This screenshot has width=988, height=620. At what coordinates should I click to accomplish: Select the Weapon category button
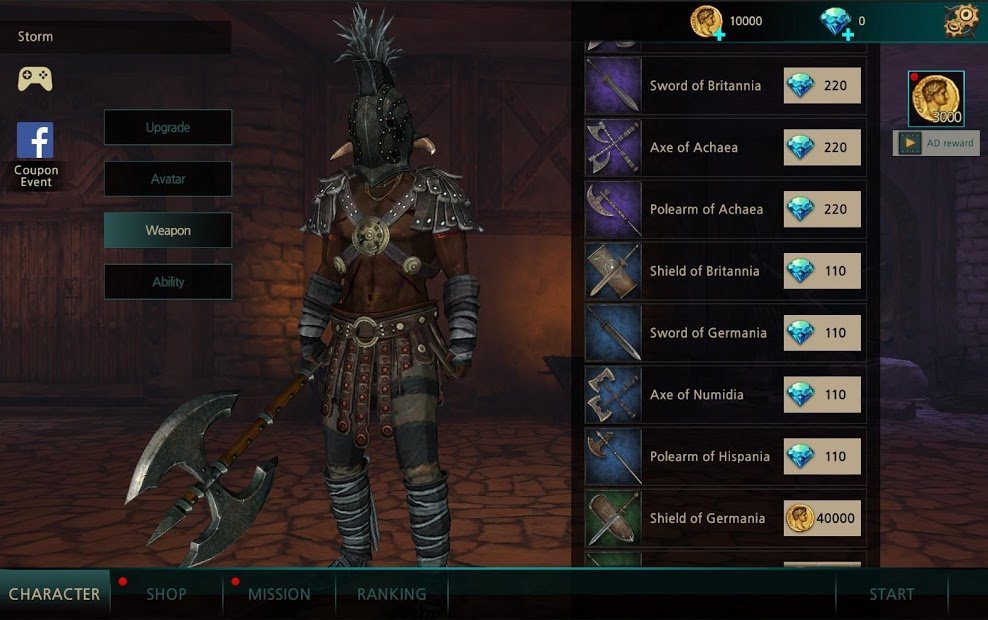point(168,230)
